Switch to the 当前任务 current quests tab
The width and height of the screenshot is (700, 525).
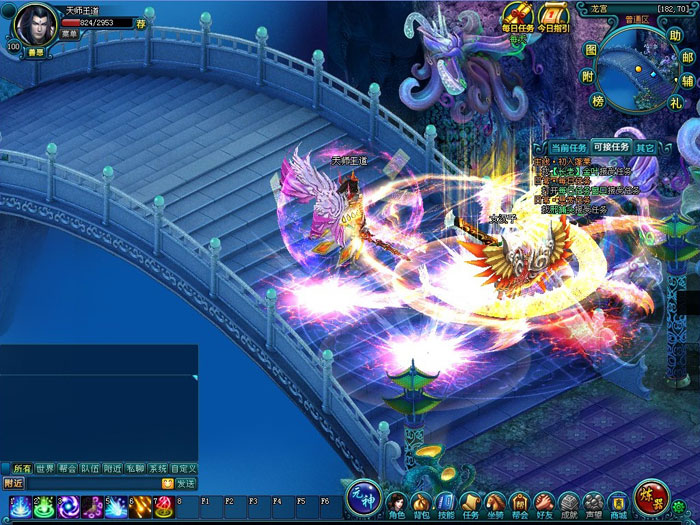(x=567, y=147)
